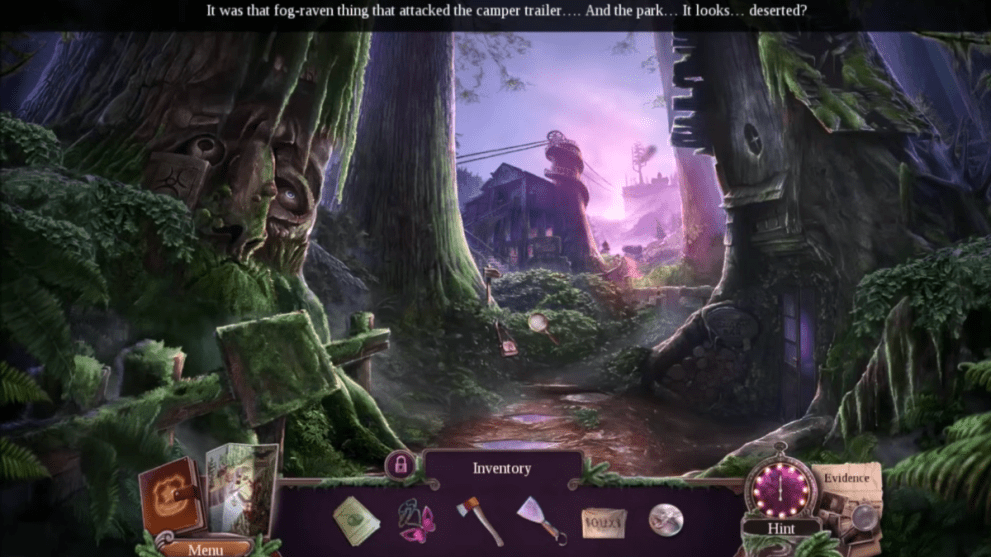
Task: Open the folded map
Action: click(242, 488)
